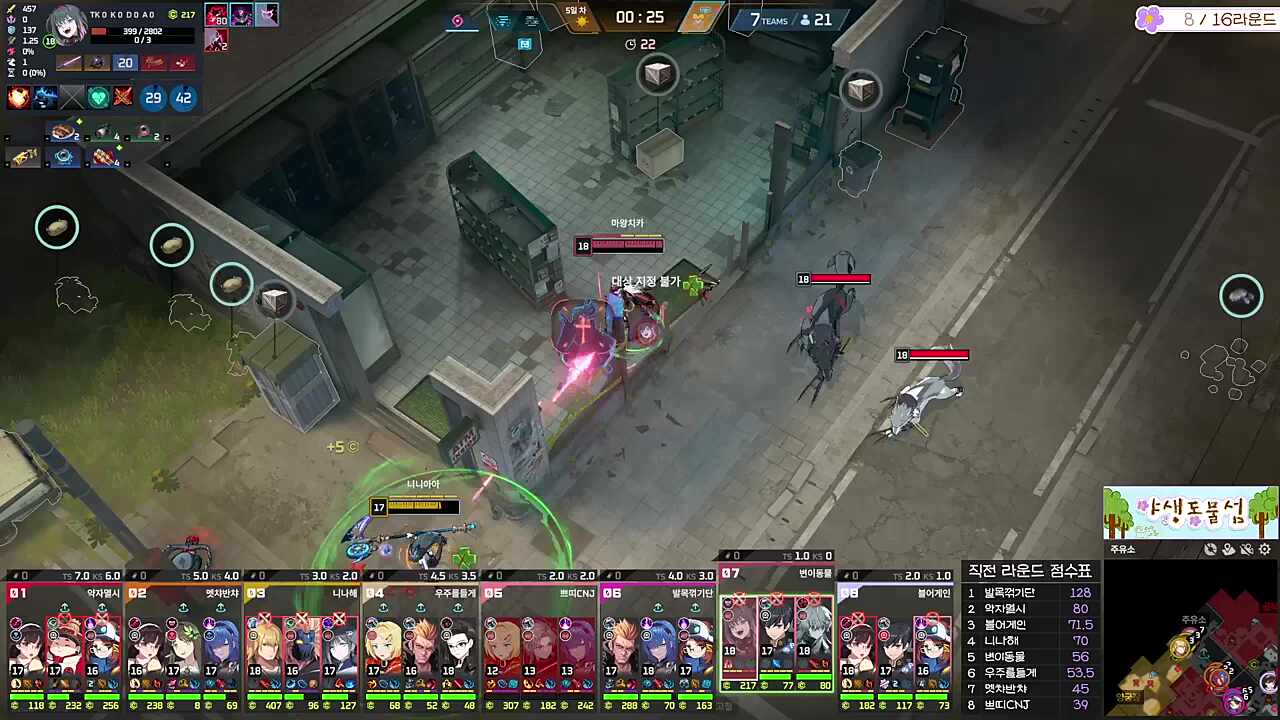Screen dimensions: 1280x720
Task: Open the blue lightning skill icon
Action: [44, 97]
